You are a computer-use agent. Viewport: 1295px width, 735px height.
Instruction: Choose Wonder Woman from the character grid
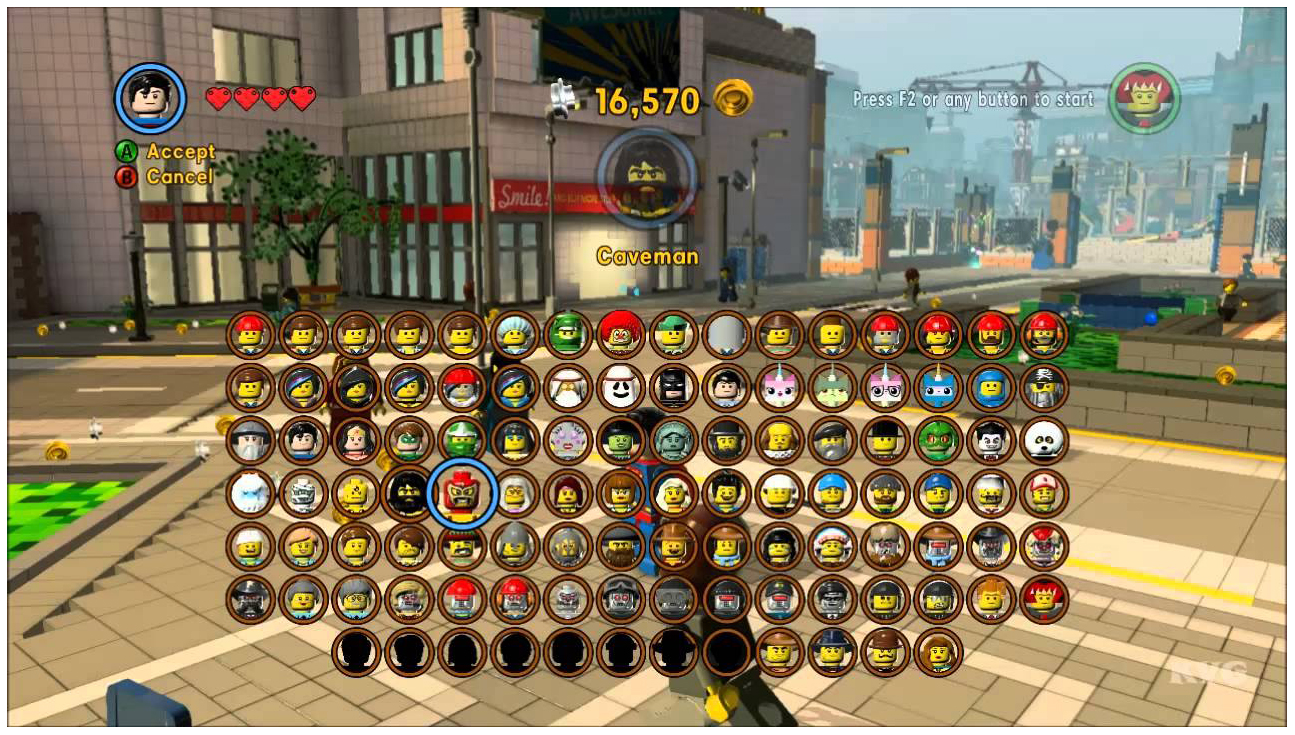356,440
